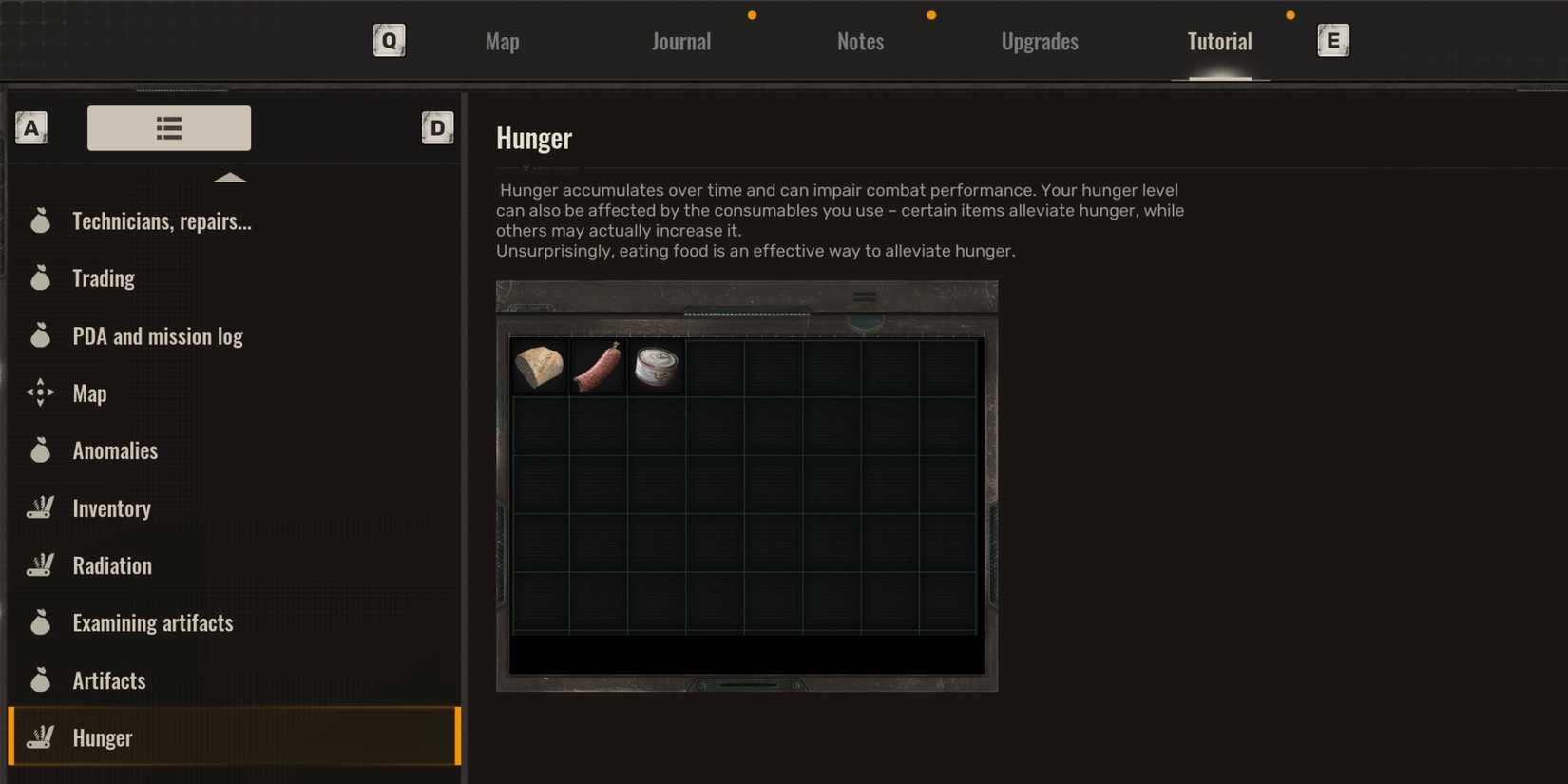Click the knife icon beside Inventory
1568x784 pixels.
(40, 507)
